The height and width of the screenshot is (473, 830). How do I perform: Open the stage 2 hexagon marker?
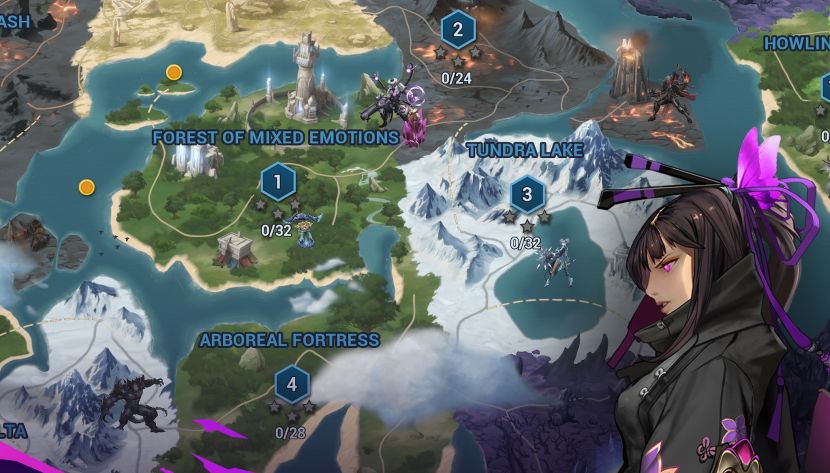pyautogui.click(x=457, y=29)
